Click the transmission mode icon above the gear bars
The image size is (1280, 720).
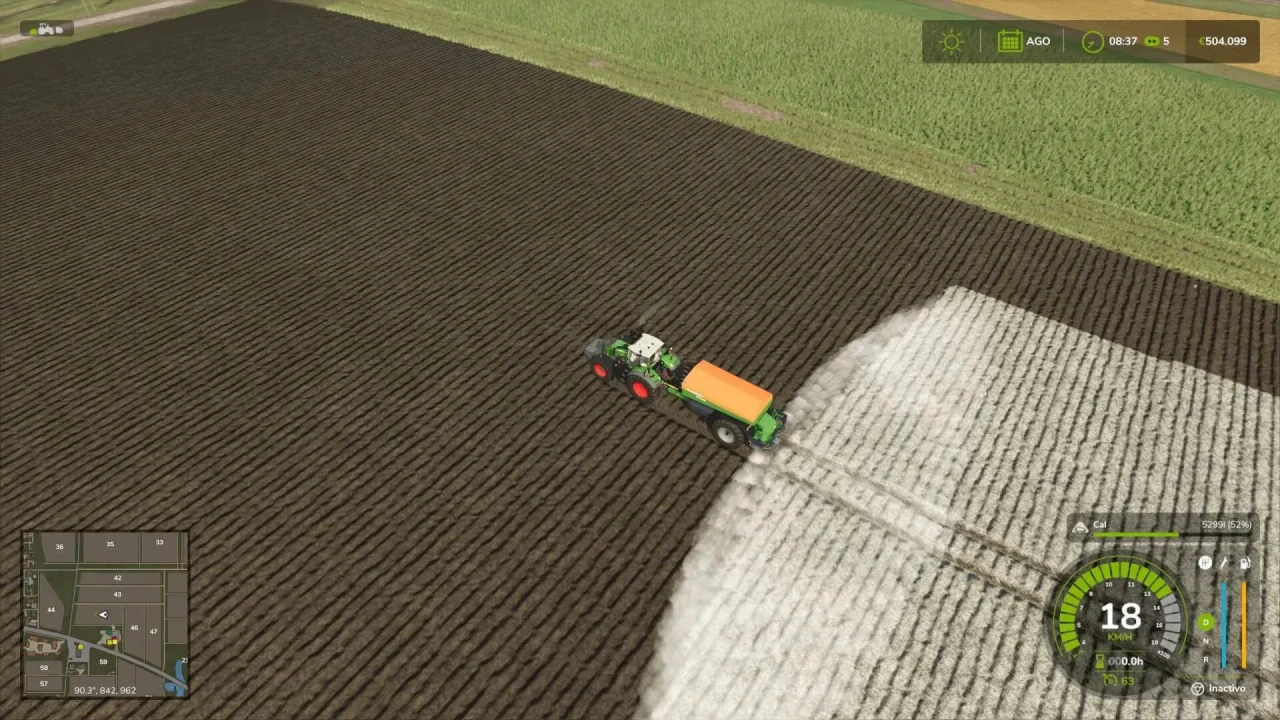[1206, 563]
